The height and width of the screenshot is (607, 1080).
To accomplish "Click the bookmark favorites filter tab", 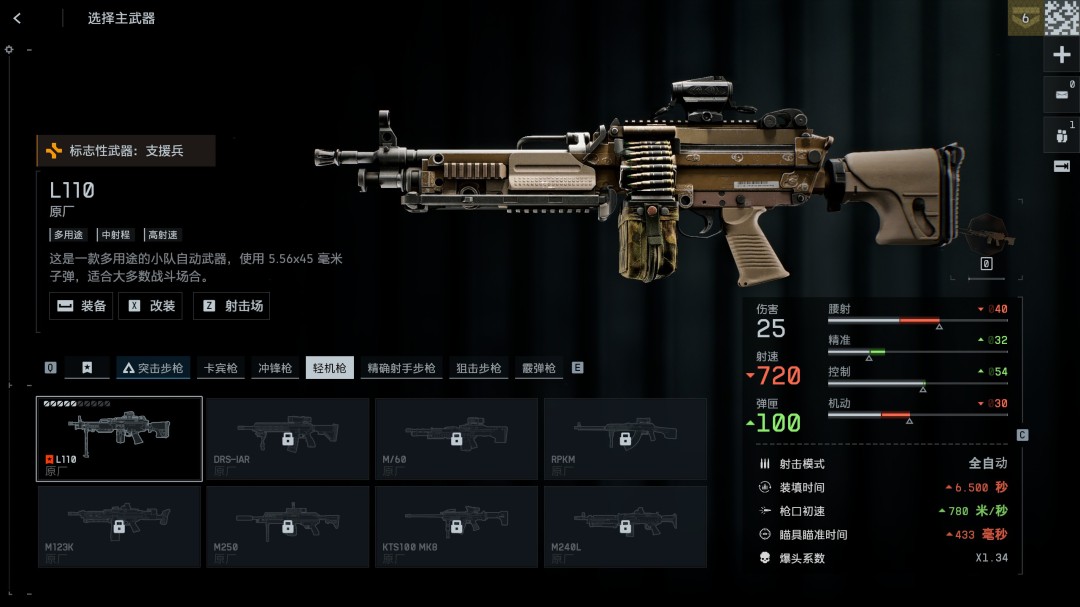I will 88,368.
